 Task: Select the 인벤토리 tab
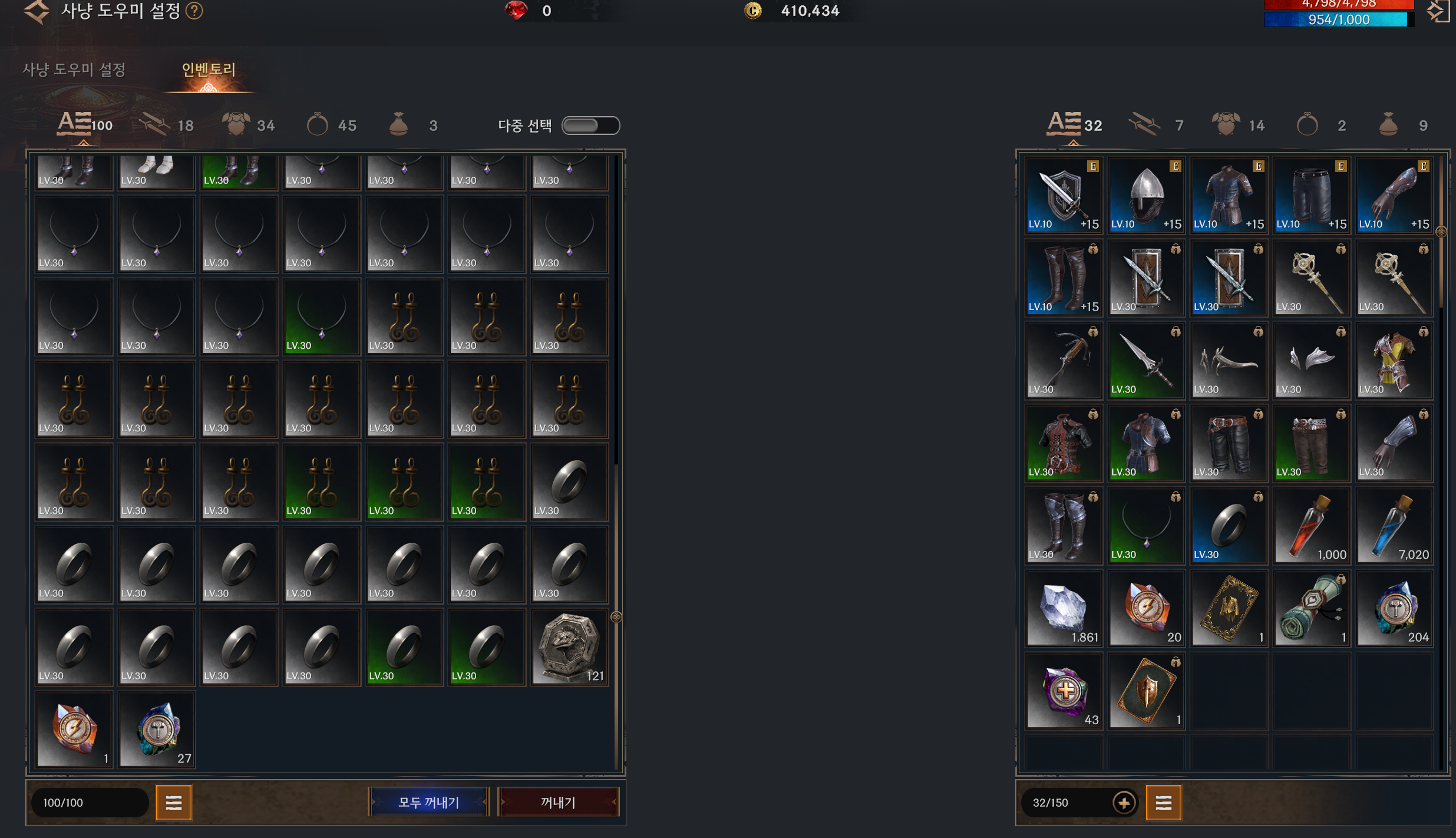click(x=209, y=70)
